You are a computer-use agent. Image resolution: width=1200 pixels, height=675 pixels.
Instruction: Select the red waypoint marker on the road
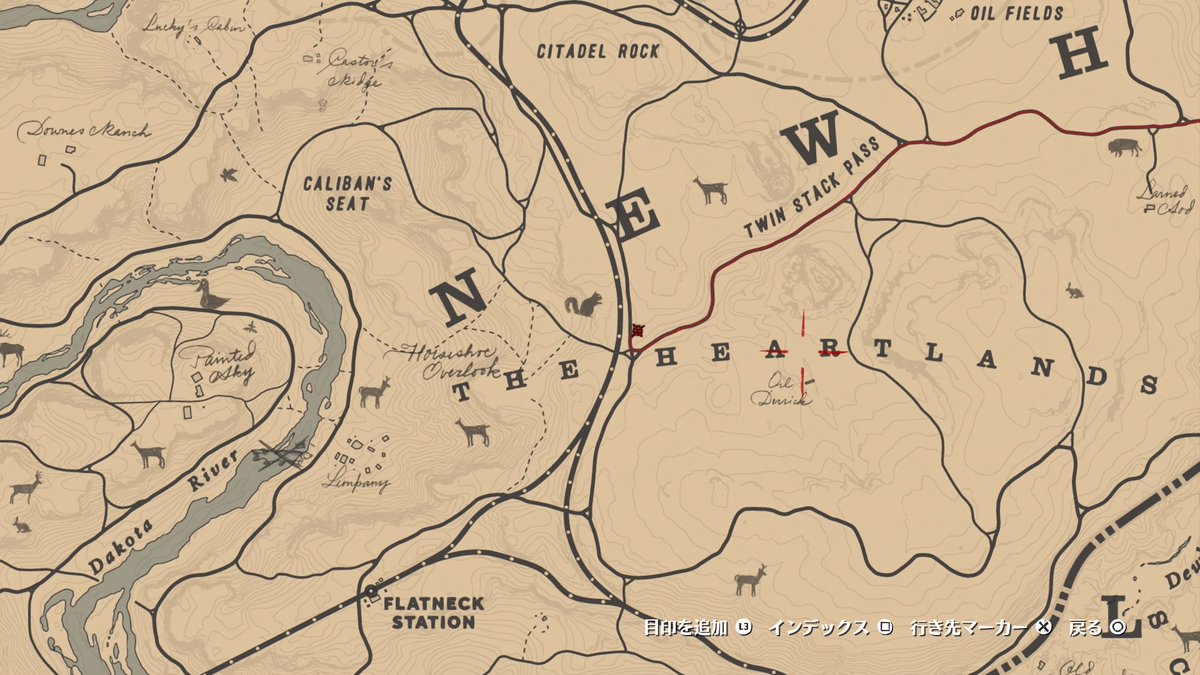tap(637, 331)
